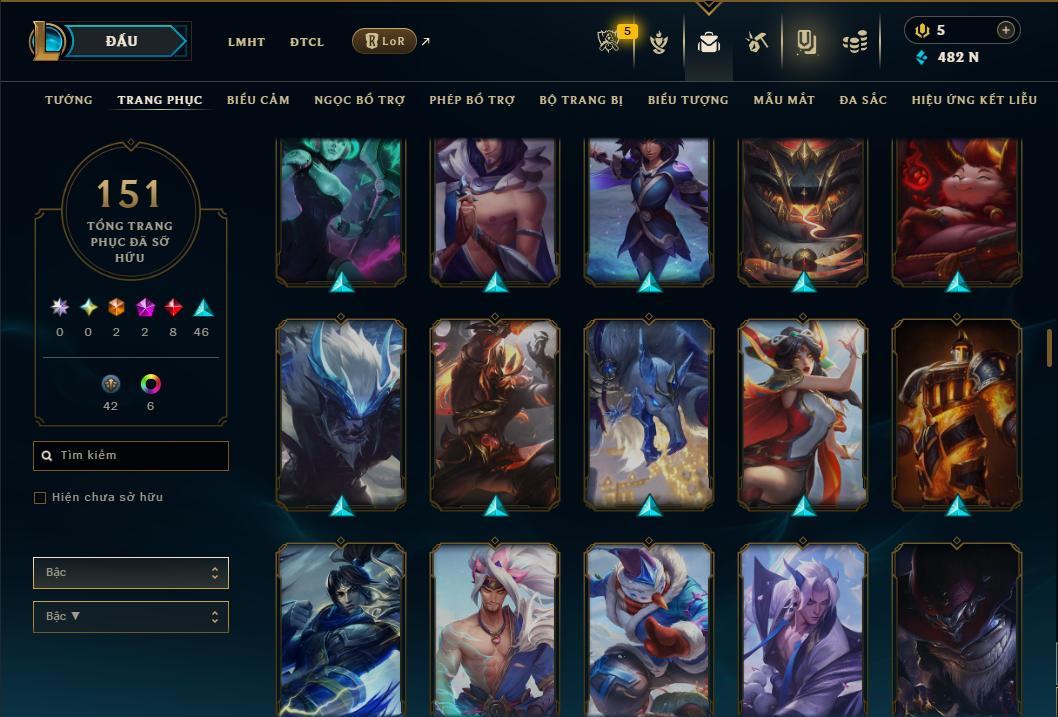Switch to the BIỂU TƯỢNG tab
Screen dimensions: 1058x717
[688, 100]
